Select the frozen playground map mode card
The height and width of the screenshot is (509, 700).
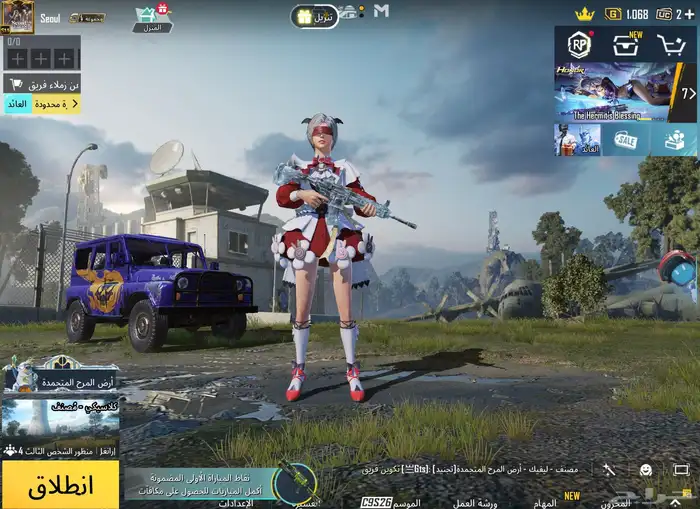(x=60, y=377)
